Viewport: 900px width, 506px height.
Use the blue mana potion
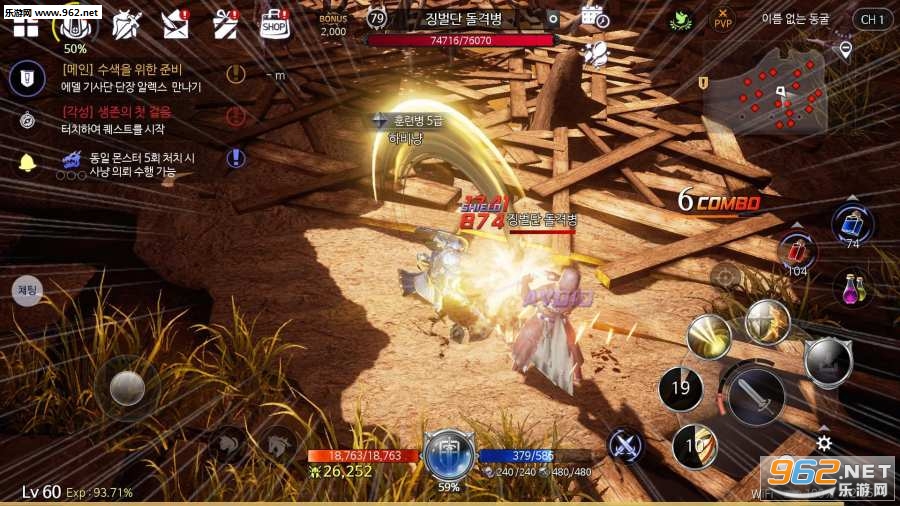tap(852, 224)
